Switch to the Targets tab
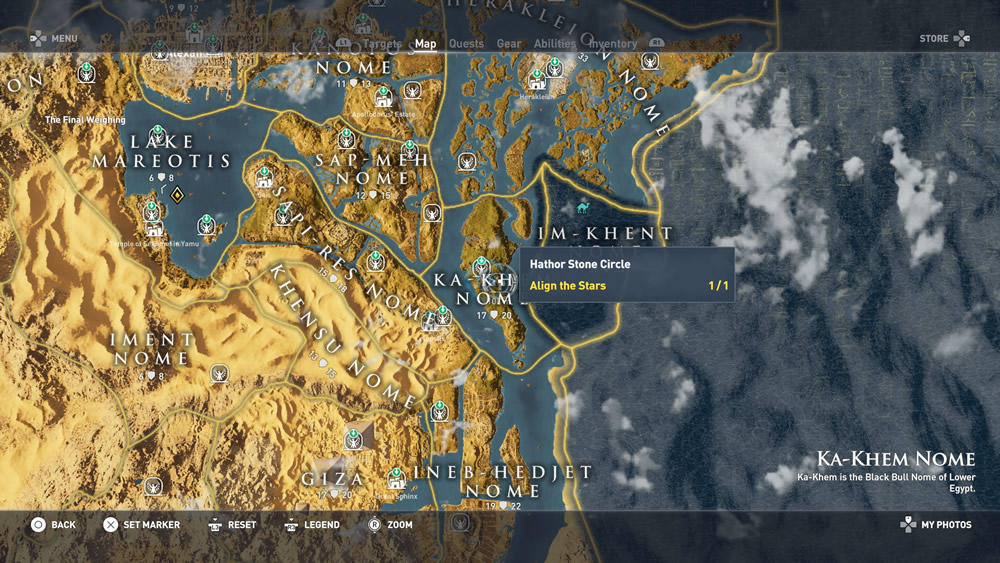This screenshot has width=1000, height=563. (382, 44)
